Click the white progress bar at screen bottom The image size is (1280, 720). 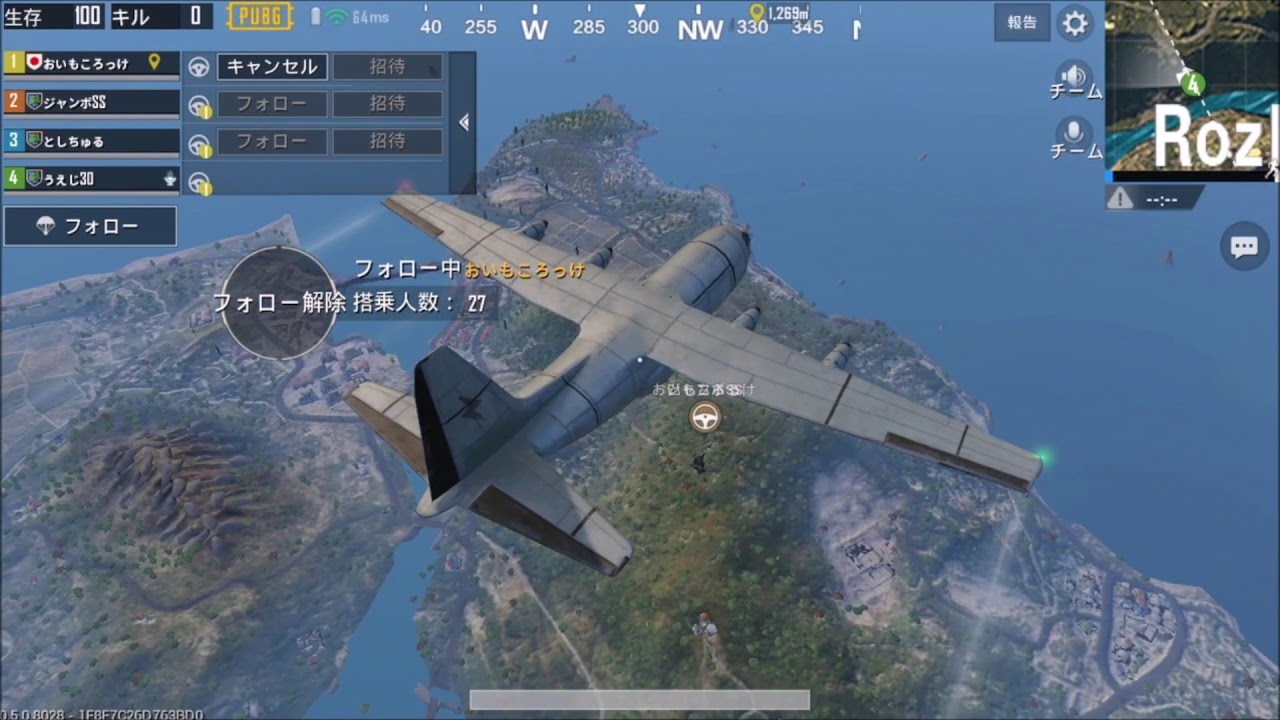pos(640,700)
